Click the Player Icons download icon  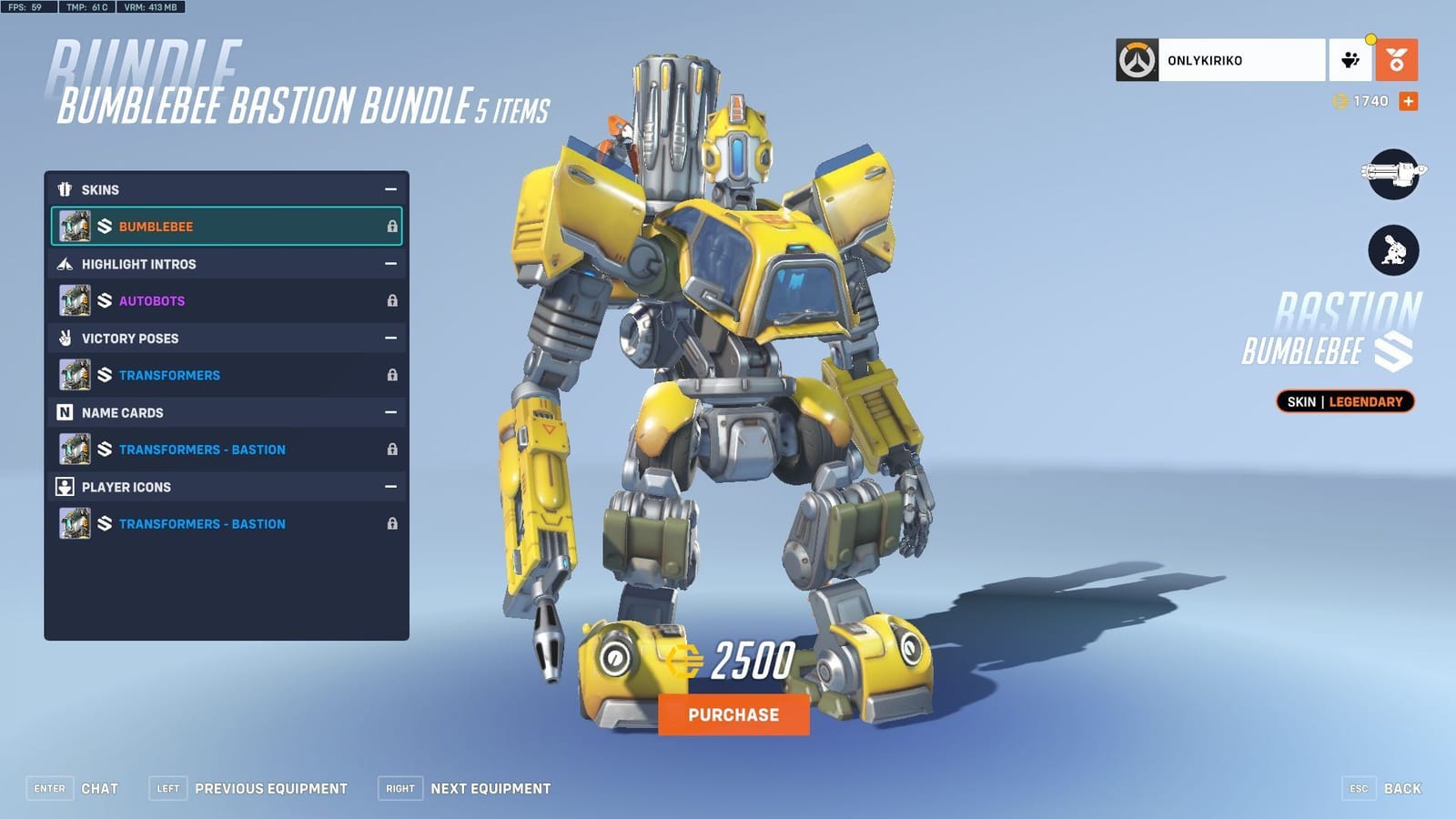(x=64, y=487)
